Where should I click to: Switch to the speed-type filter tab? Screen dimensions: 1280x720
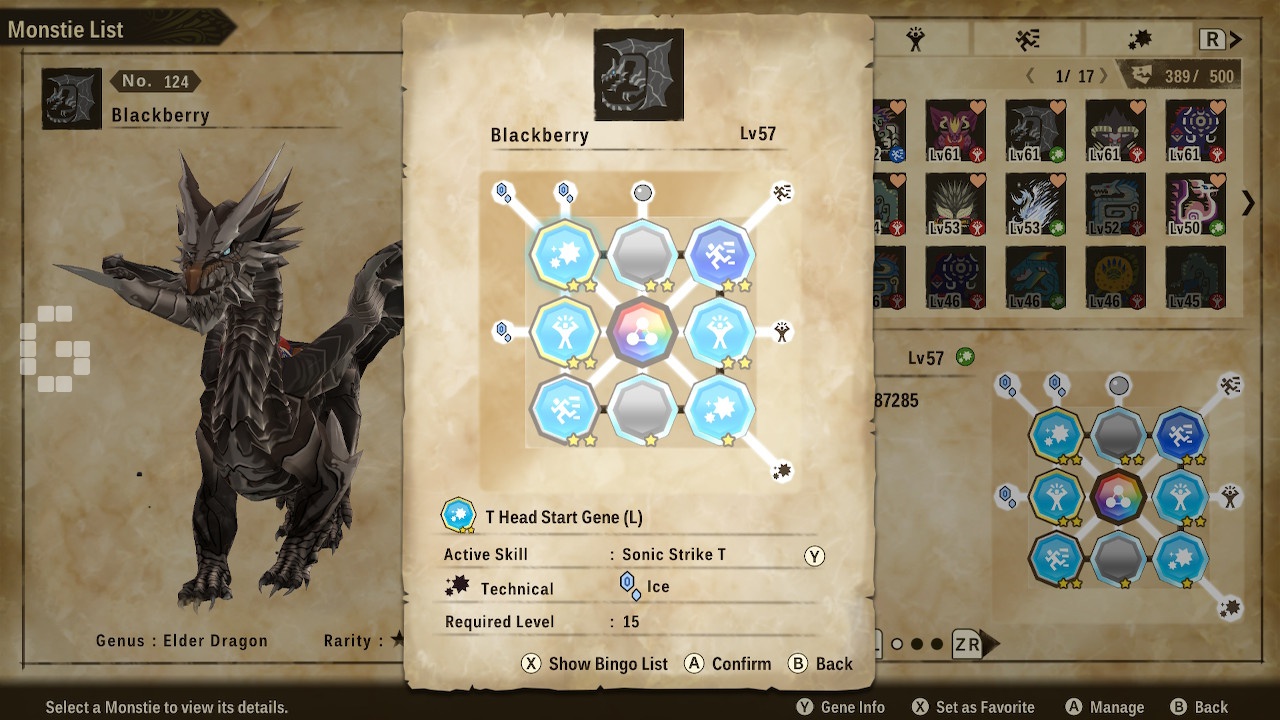(x=1027, y=39)
